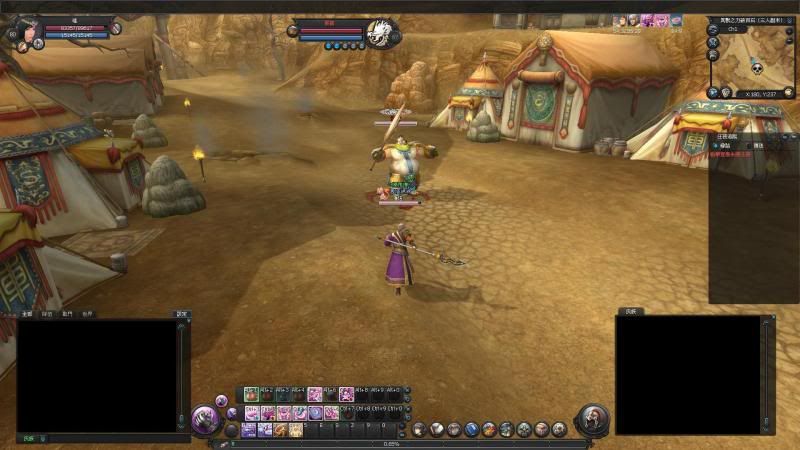Click the first slot on the bottom hotbar
Screen dimensions: 800x450
point(251,429)
